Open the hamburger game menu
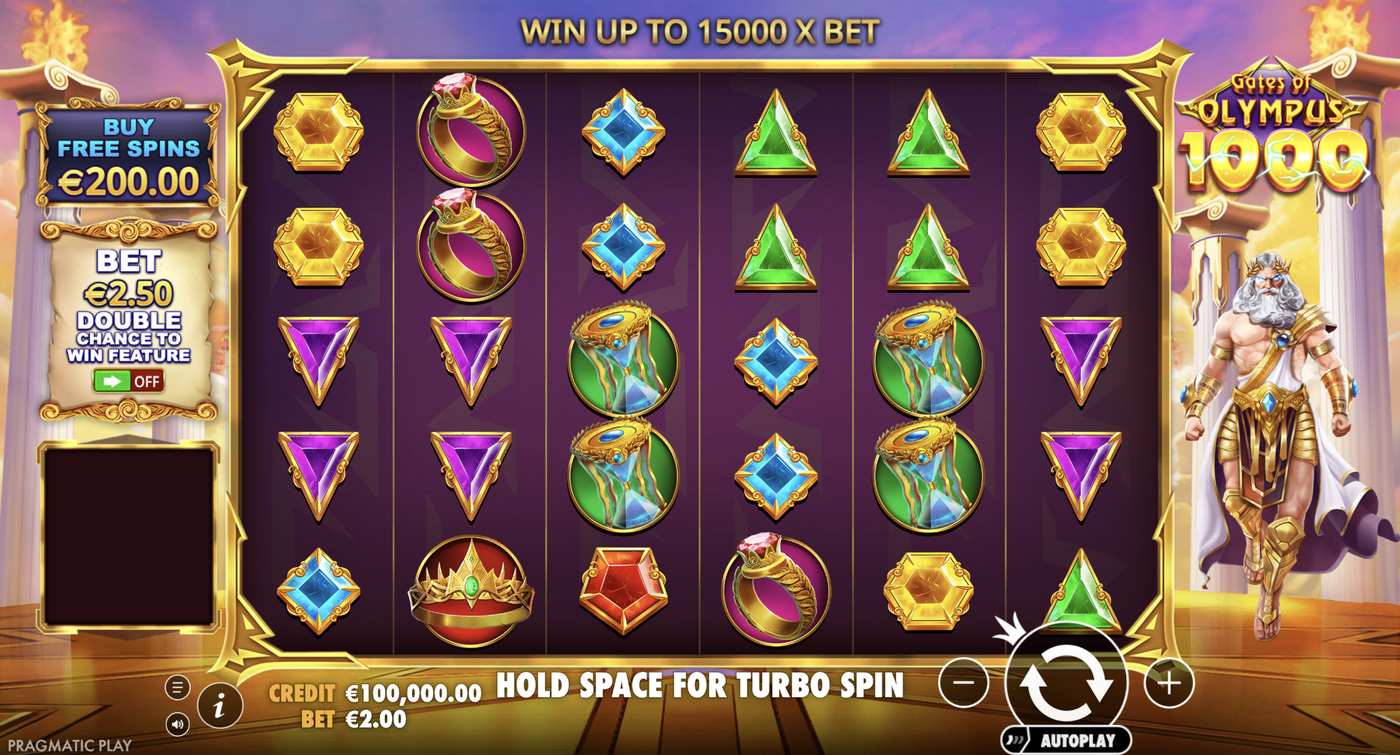1400x755 pixels. tap(177, 687)
